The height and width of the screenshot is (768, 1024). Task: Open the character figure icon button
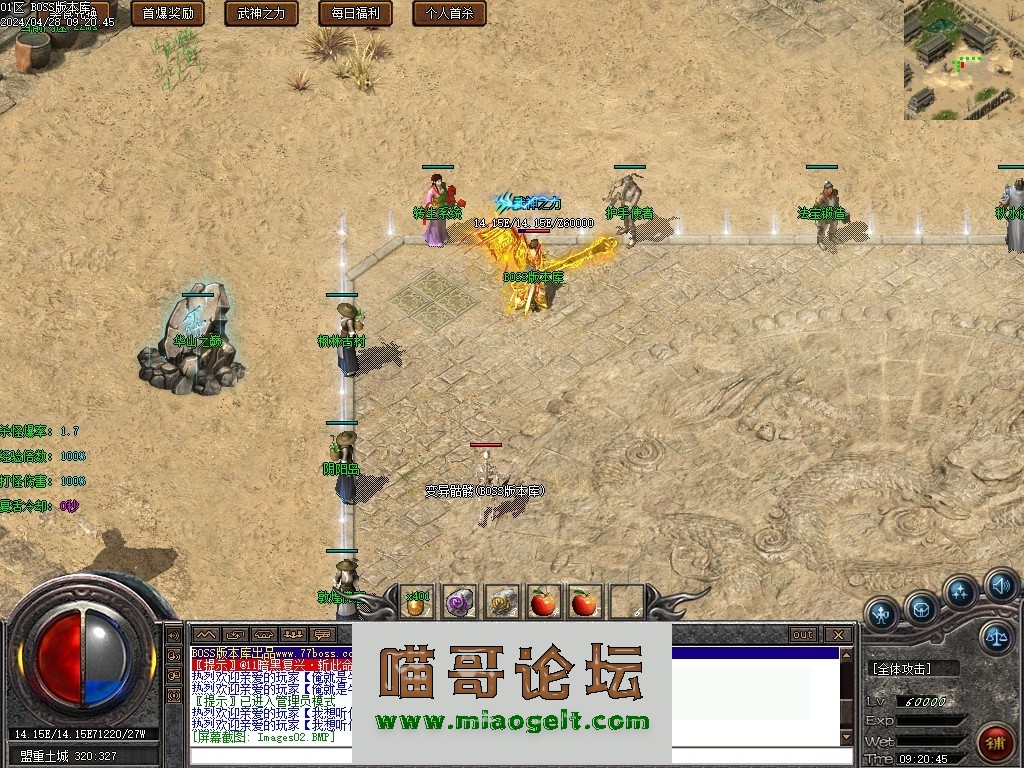tap(881, 612)
